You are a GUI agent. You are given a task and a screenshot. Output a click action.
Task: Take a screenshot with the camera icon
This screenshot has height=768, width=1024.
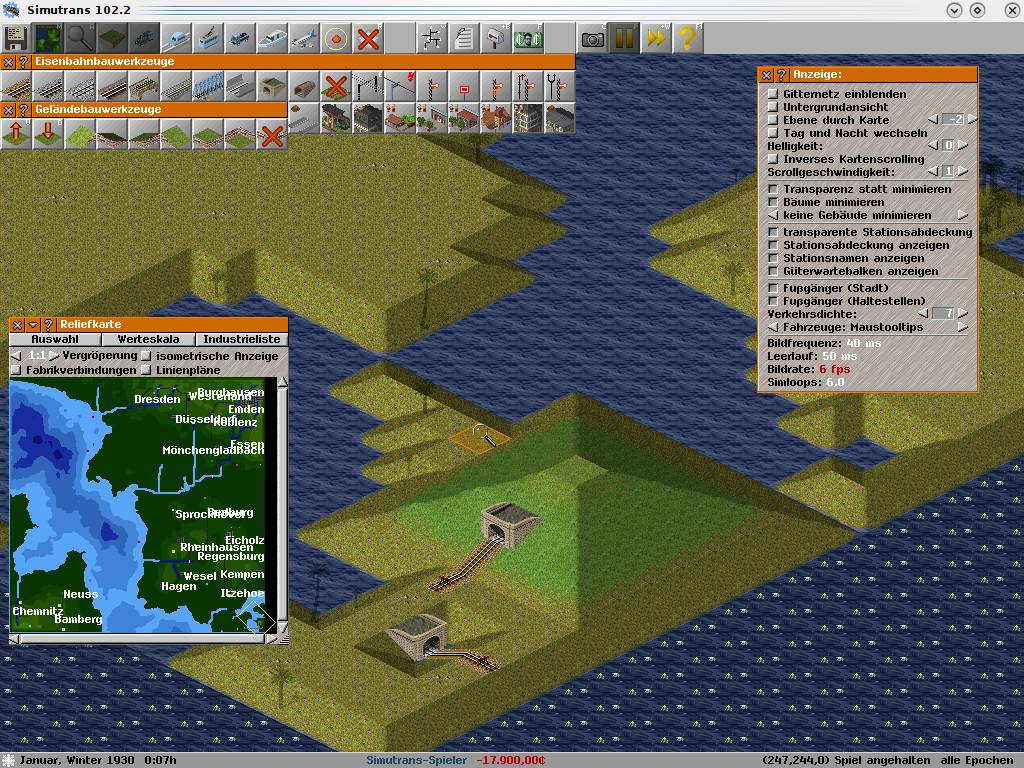click(593, 39)
